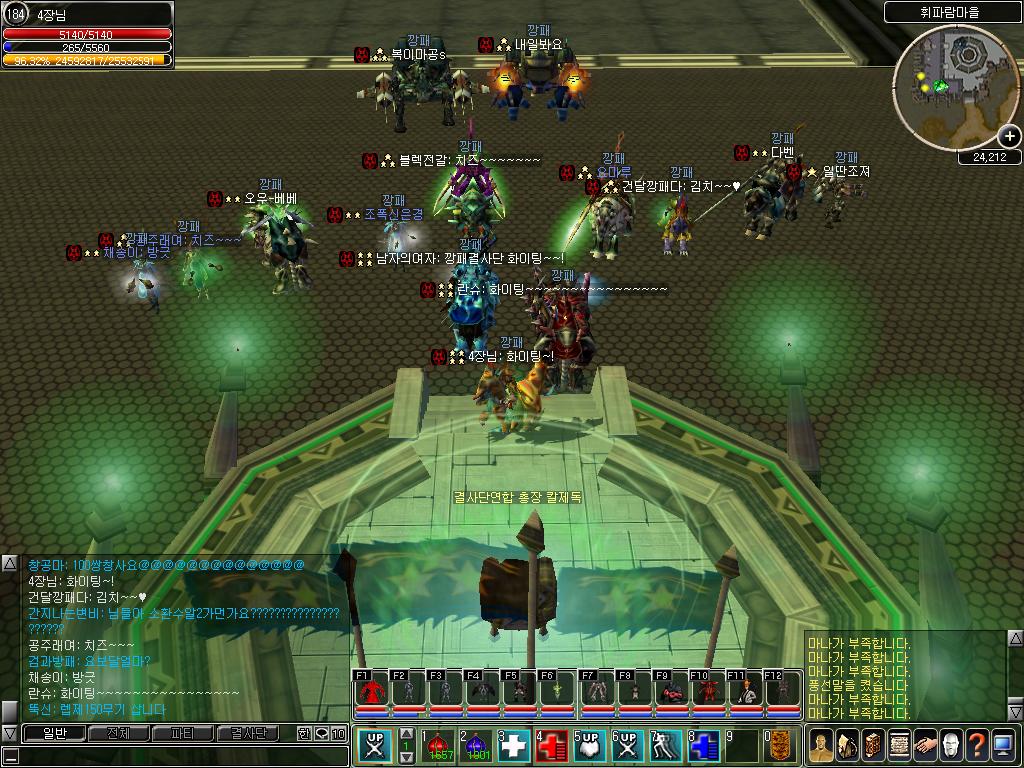Activate the blue cross skill in slot 8
Screen dimensions: 1024x768
click(x=703, y=747)
